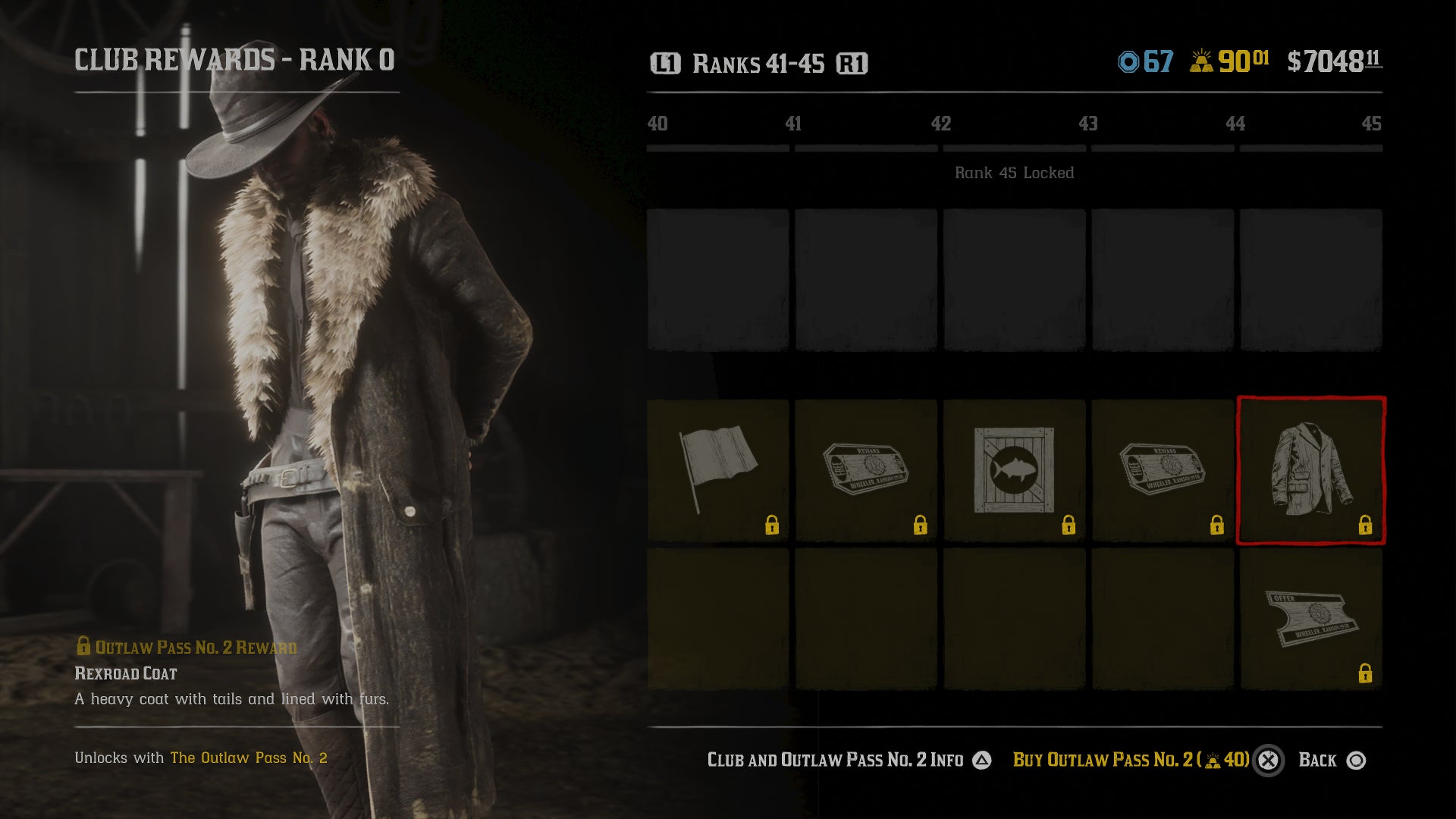This screenshot has width=1456, height=819.
Task: Select the fish crate reward tile
Action: (x=1014, y=470)
